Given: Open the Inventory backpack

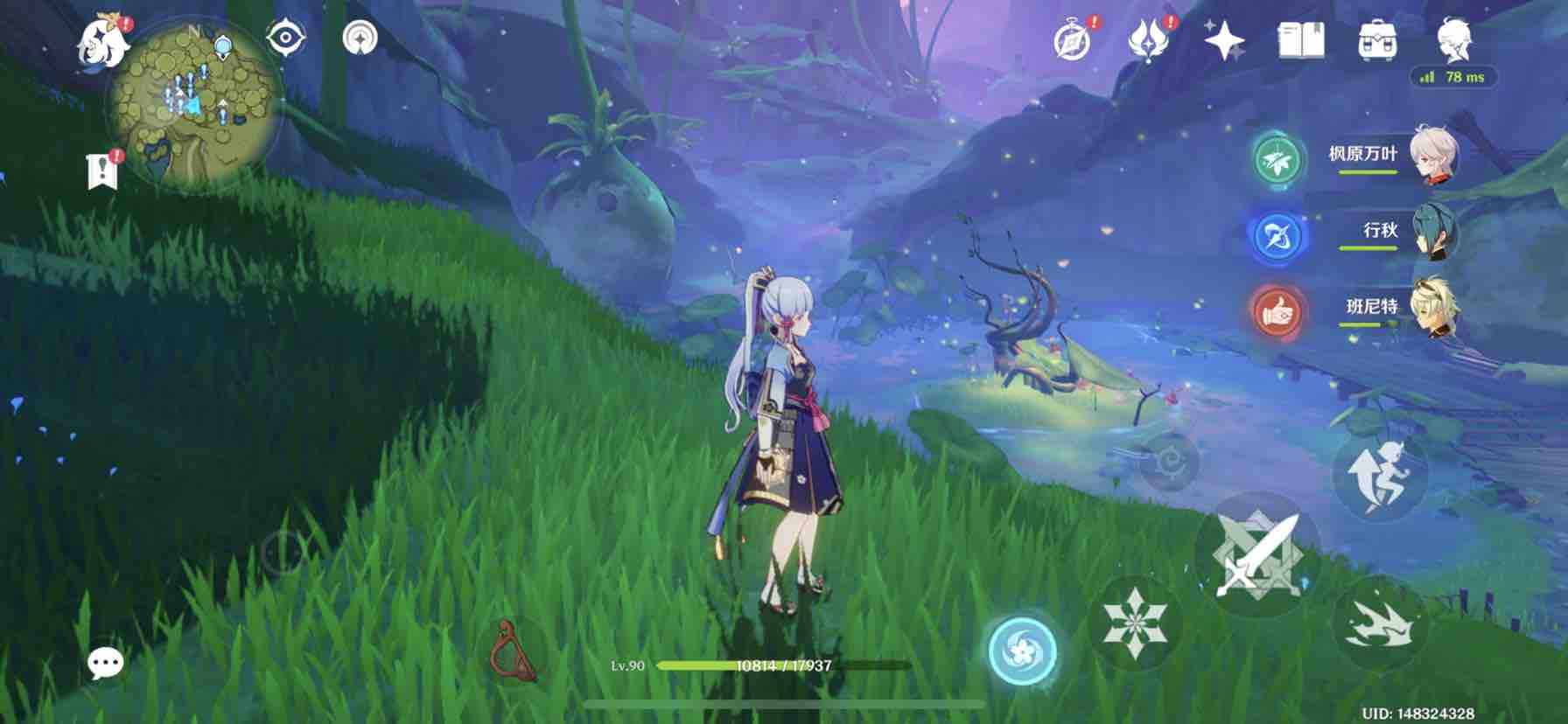Looking at the screenshot, I should [1376, 41].
